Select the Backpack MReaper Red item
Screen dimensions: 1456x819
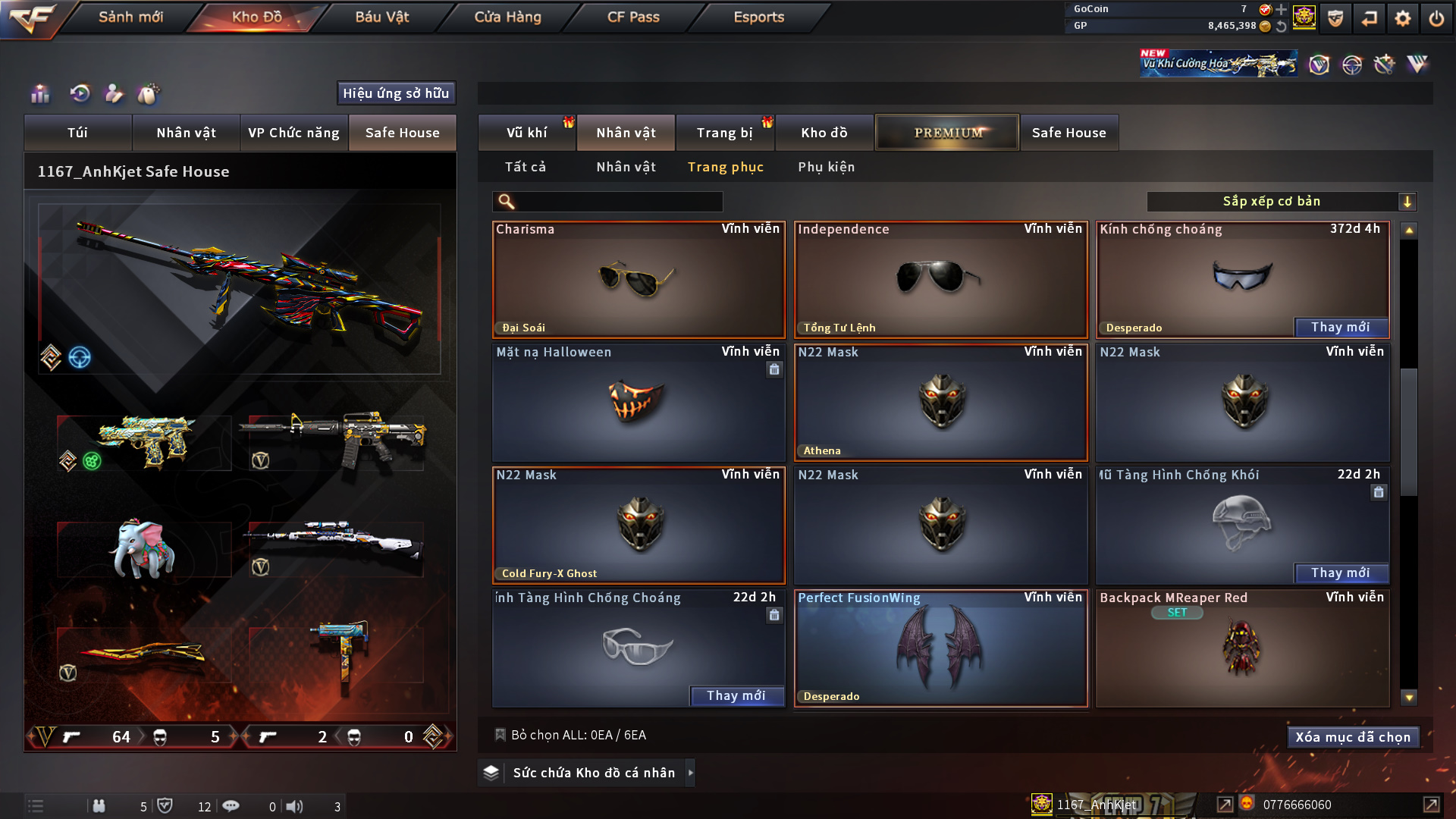pos(1242,648)
